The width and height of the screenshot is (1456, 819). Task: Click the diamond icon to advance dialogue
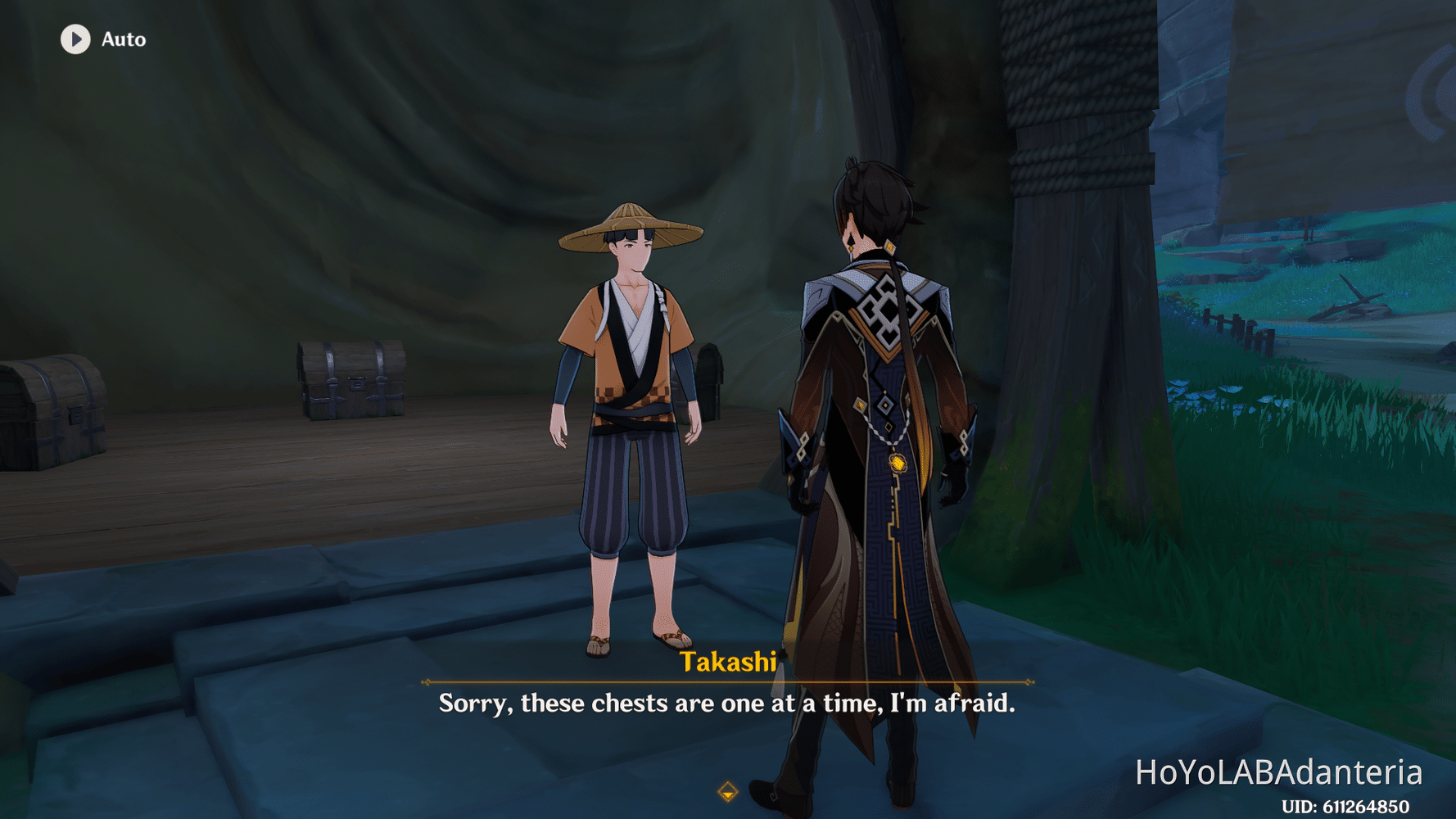(x=727, y=793)
